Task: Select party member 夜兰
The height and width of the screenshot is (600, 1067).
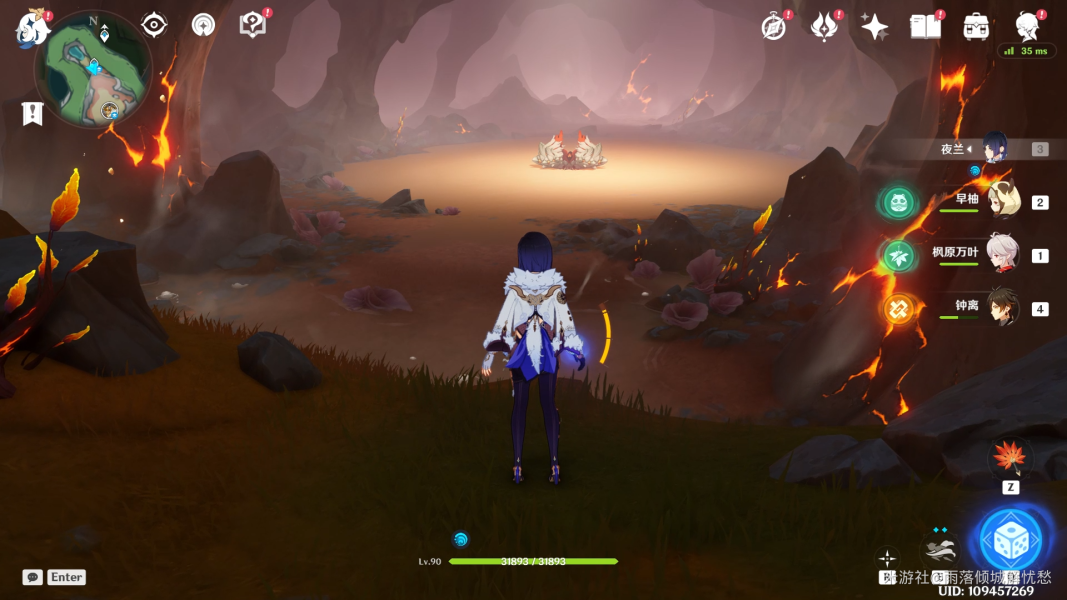Action: coord(1000,149)
